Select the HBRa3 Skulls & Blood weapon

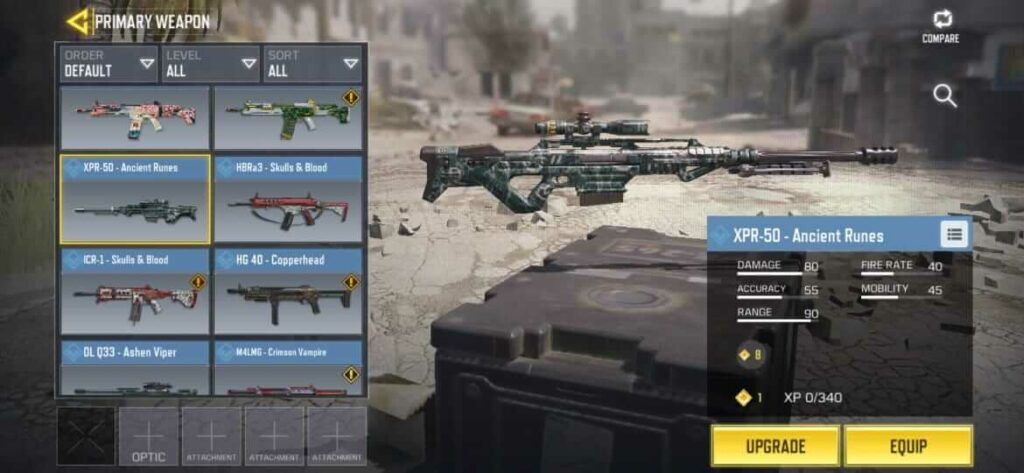tap(288, 199)
